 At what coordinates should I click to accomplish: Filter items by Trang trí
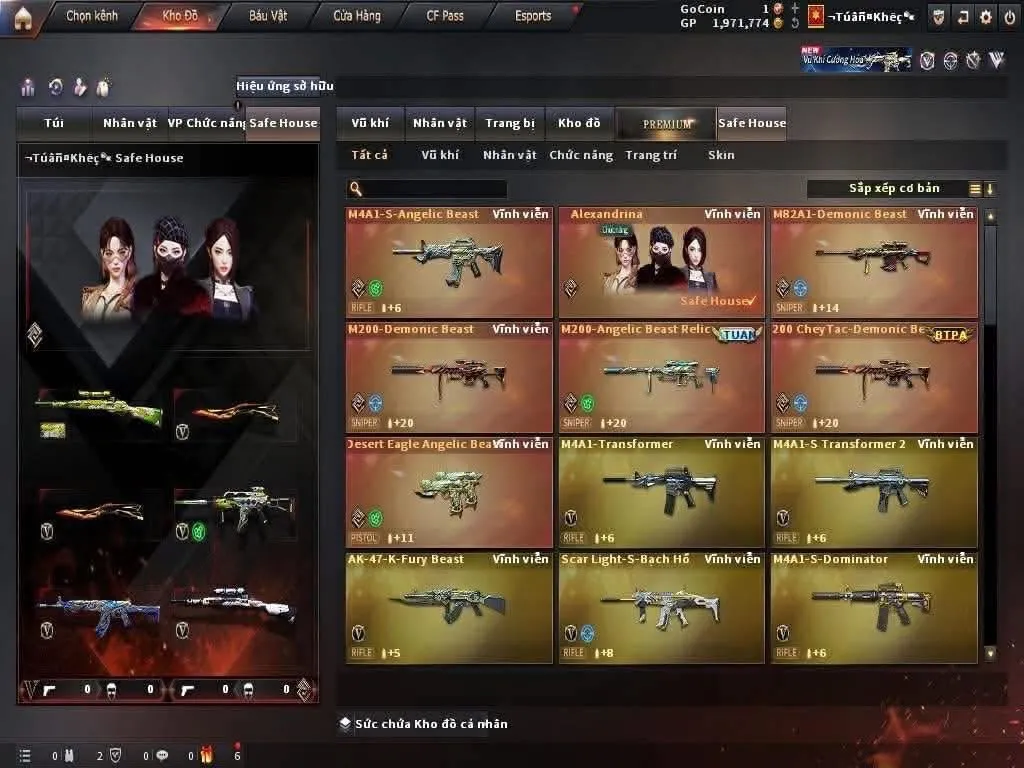651,155
